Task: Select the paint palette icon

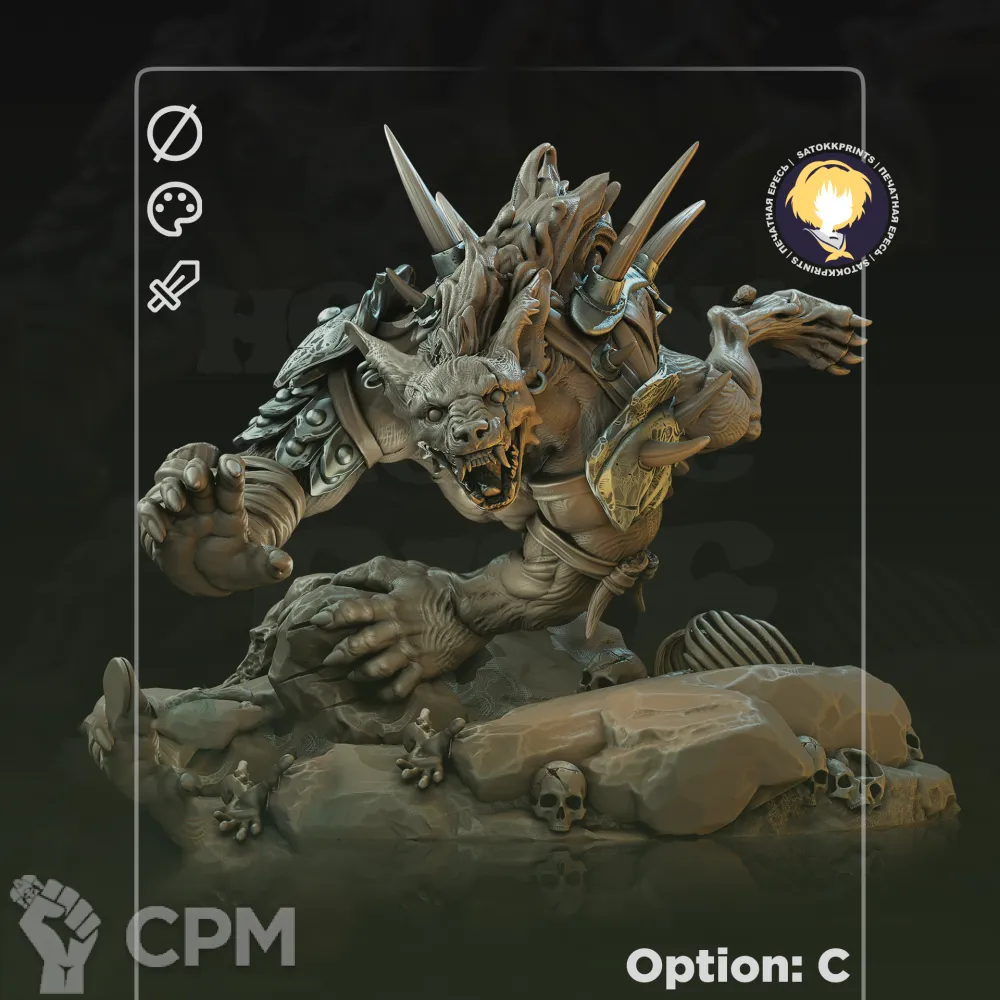Action: (x=175, y=210)
